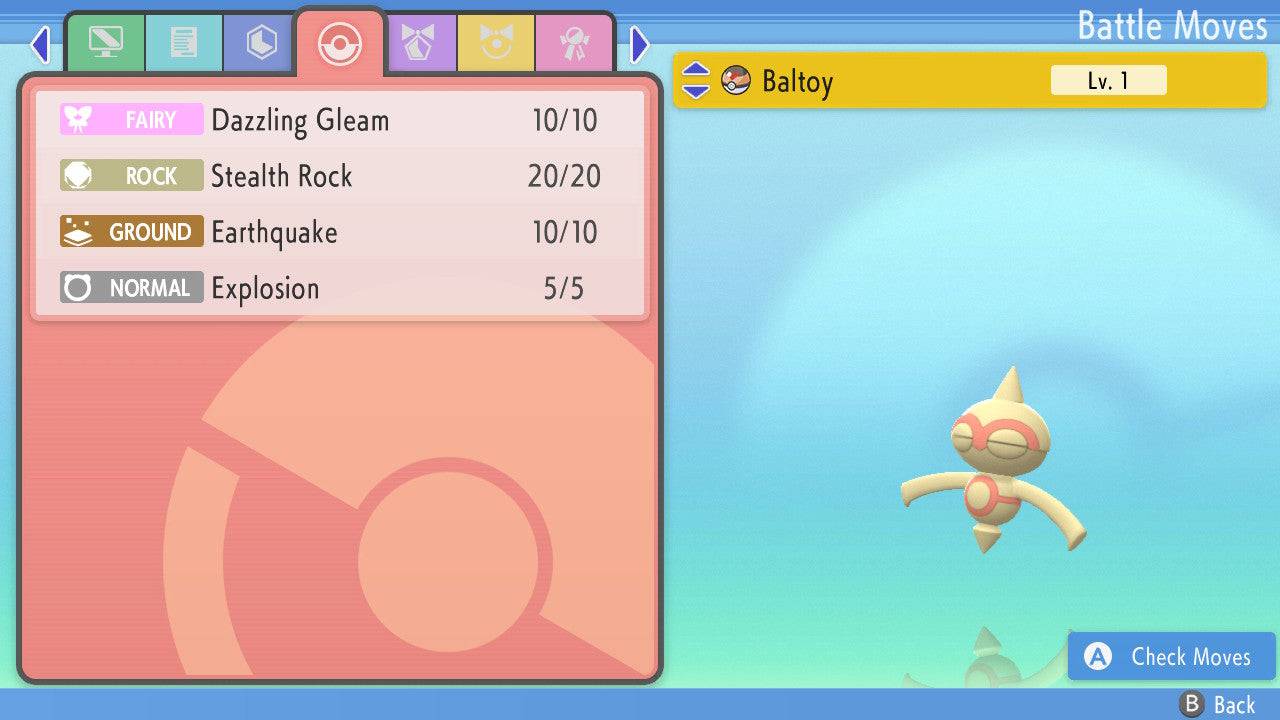The width and height of the screenshot is (1280, 720).
Task: Select the Earthquake move entry
Action: pyautogui.click(x=340, y=233)
